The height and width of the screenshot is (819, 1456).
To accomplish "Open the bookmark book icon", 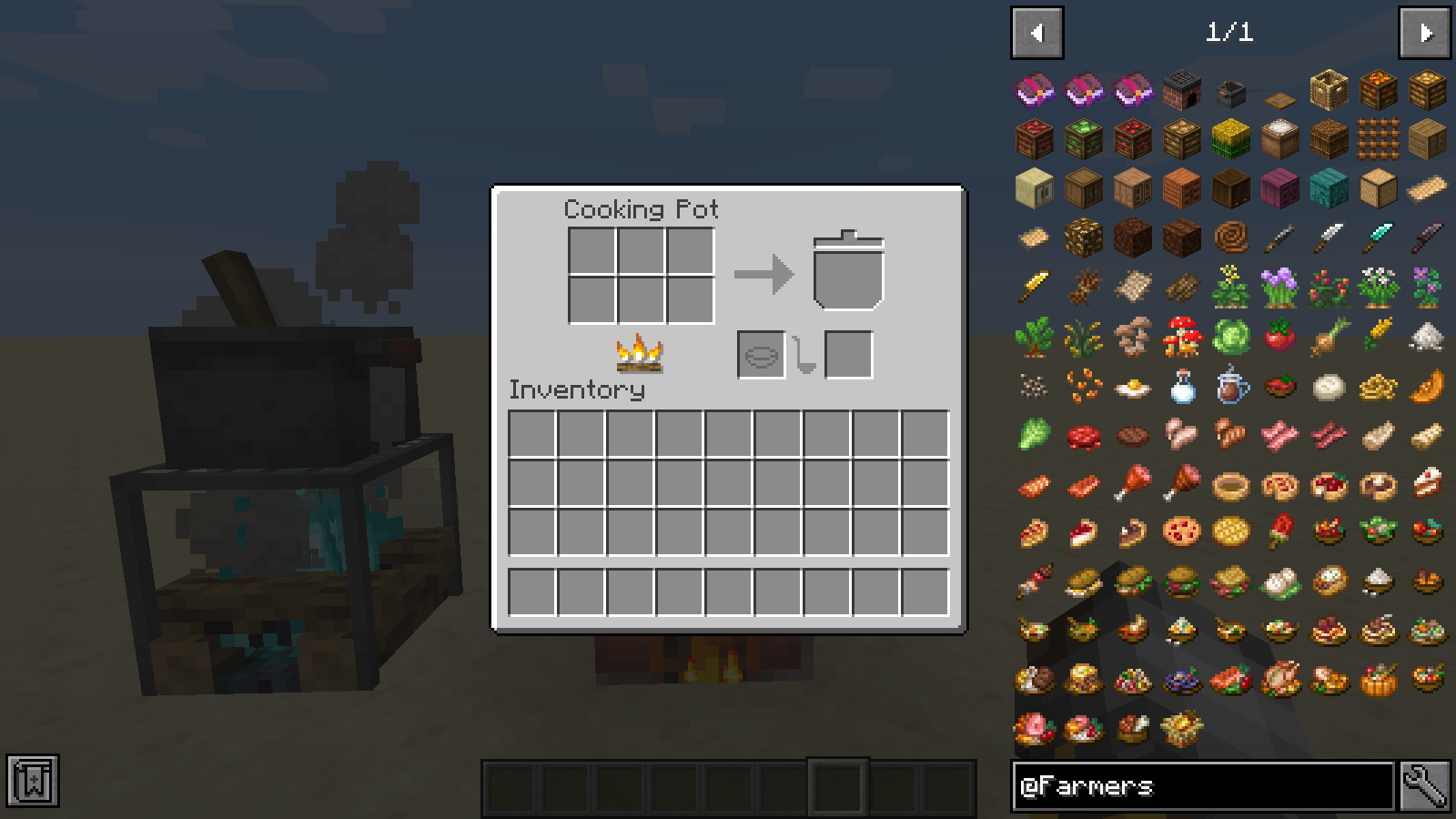I will 33,781.
